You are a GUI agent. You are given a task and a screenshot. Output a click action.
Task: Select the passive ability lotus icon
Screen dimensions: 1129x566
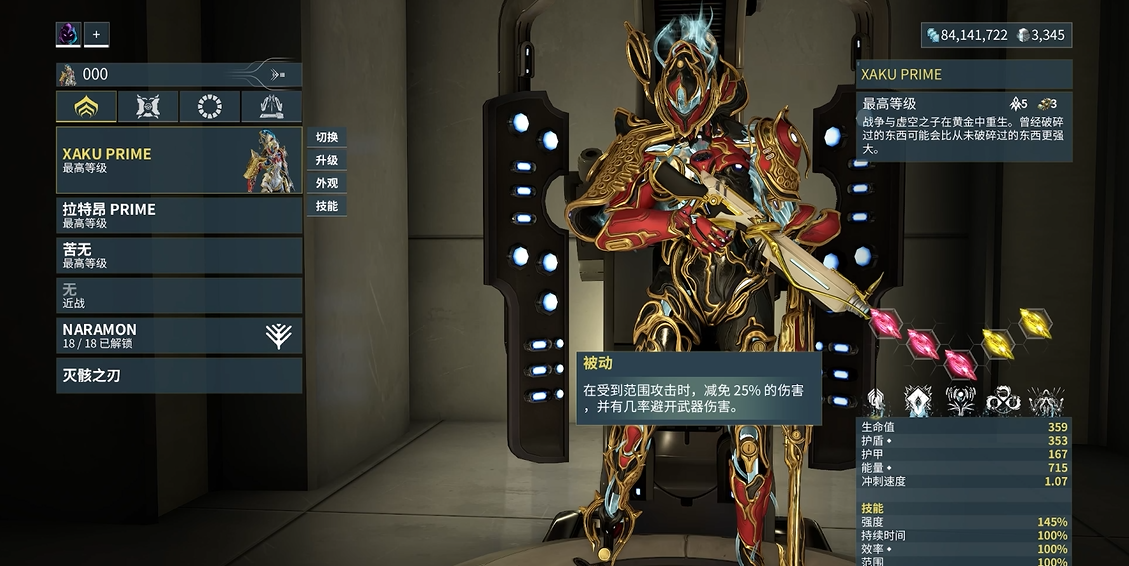[x=876, y=401]
